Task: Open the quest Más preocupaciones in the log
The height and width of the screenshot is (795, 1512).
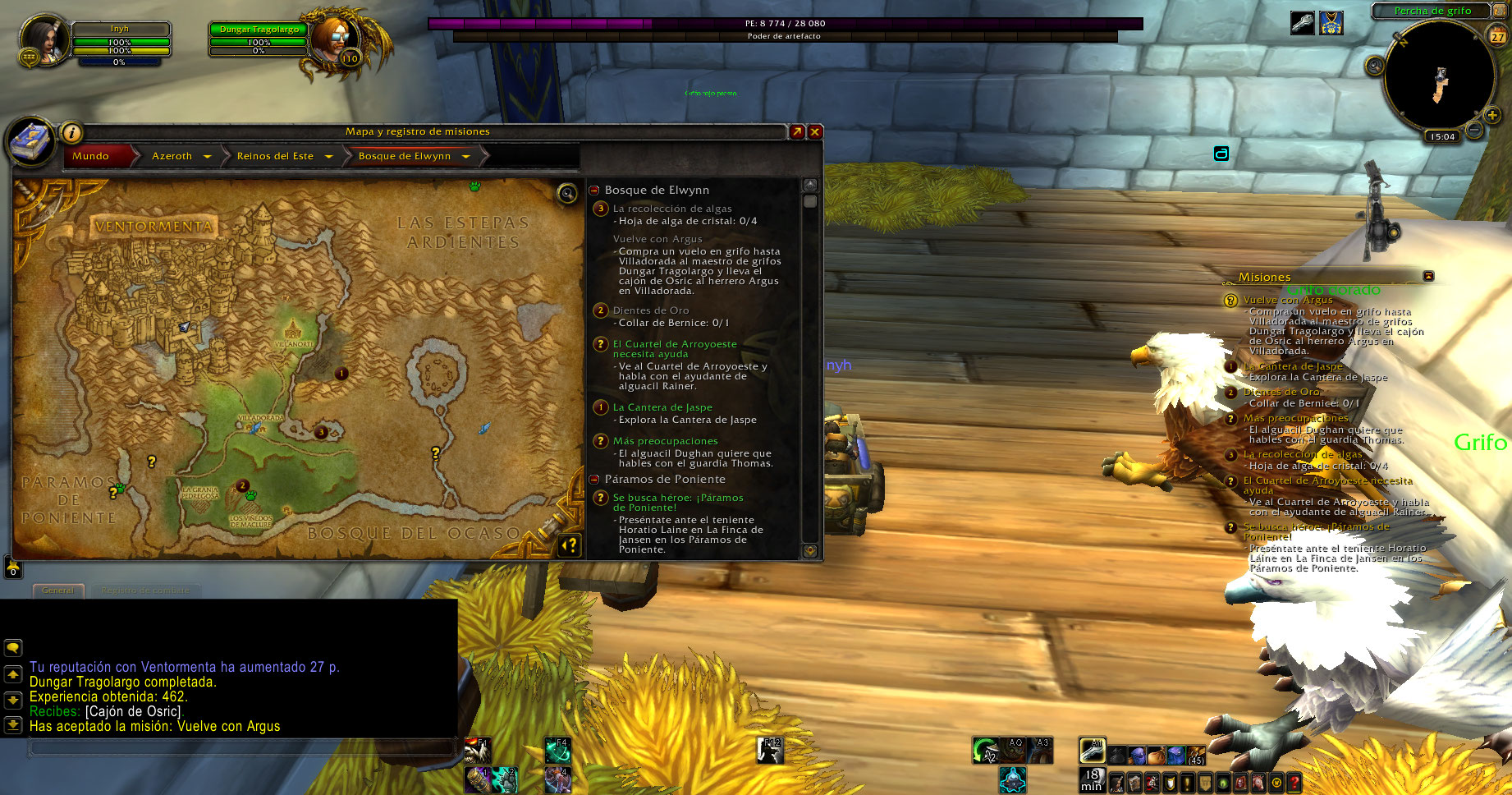Action: click(665, 441)
